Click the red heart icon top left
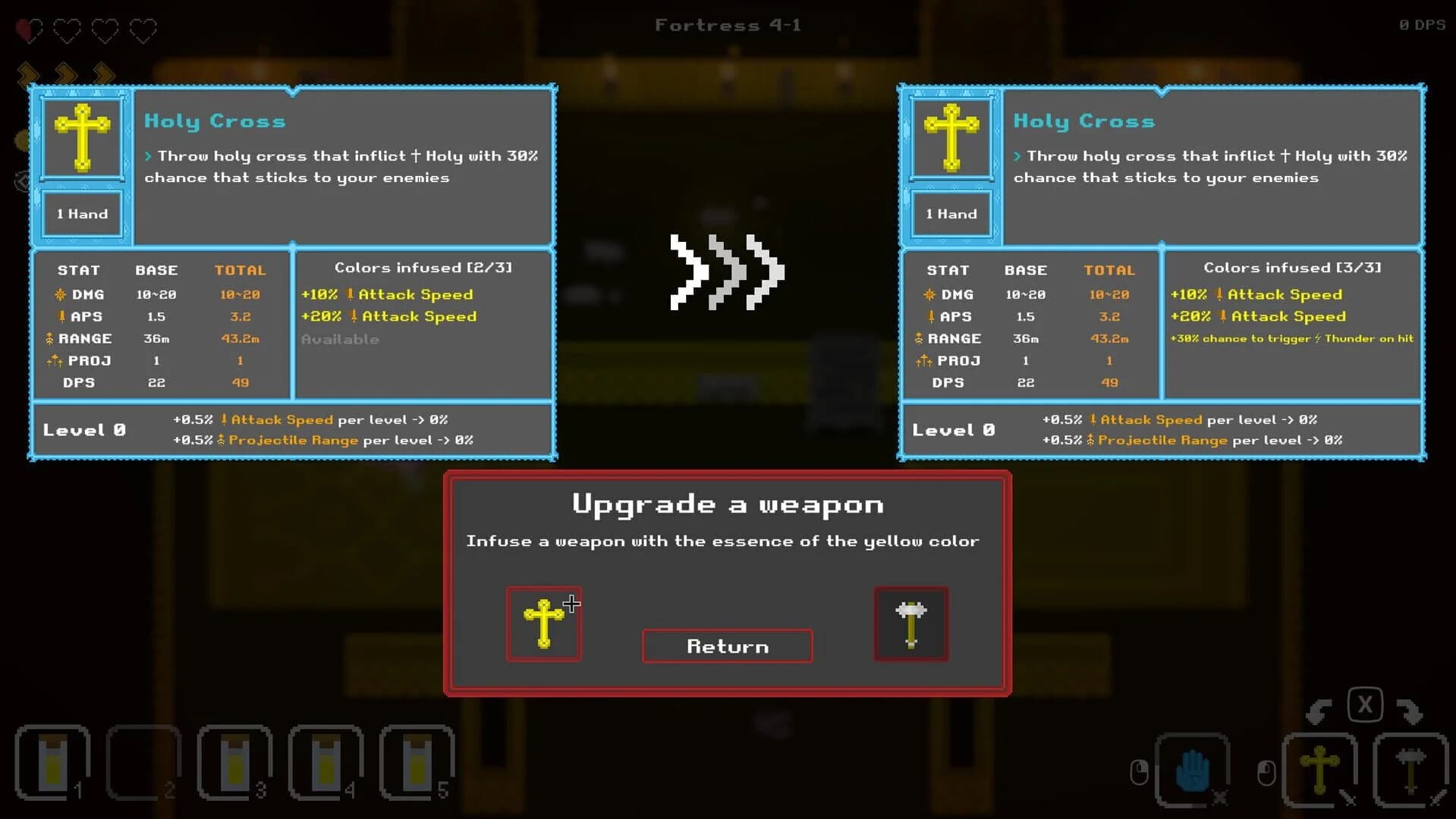Screen dimensions: 1456x819 pyautogui.click(x=29, y=30)
